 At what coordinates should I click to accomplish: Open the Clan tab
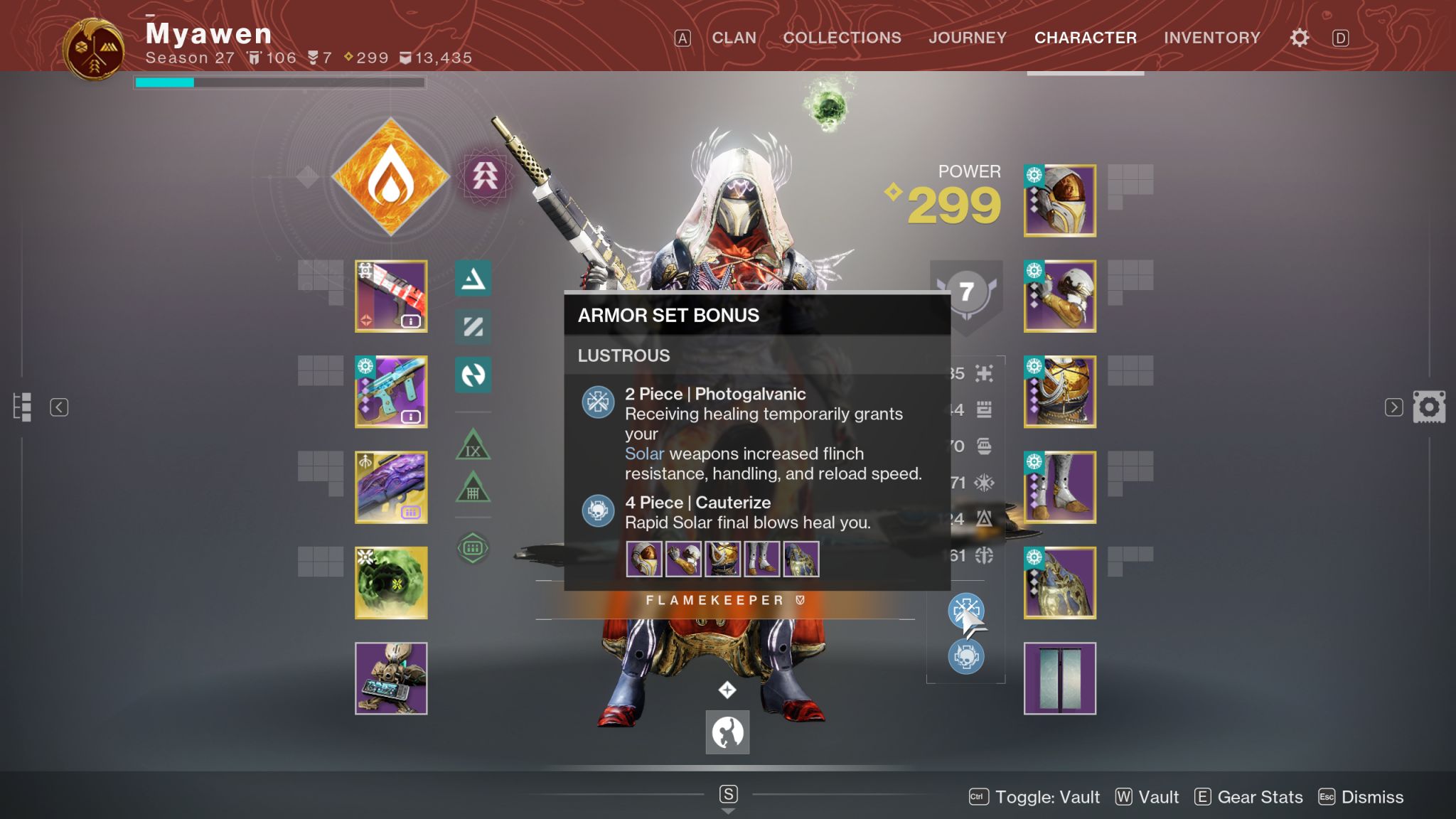(x=734, y=38)
